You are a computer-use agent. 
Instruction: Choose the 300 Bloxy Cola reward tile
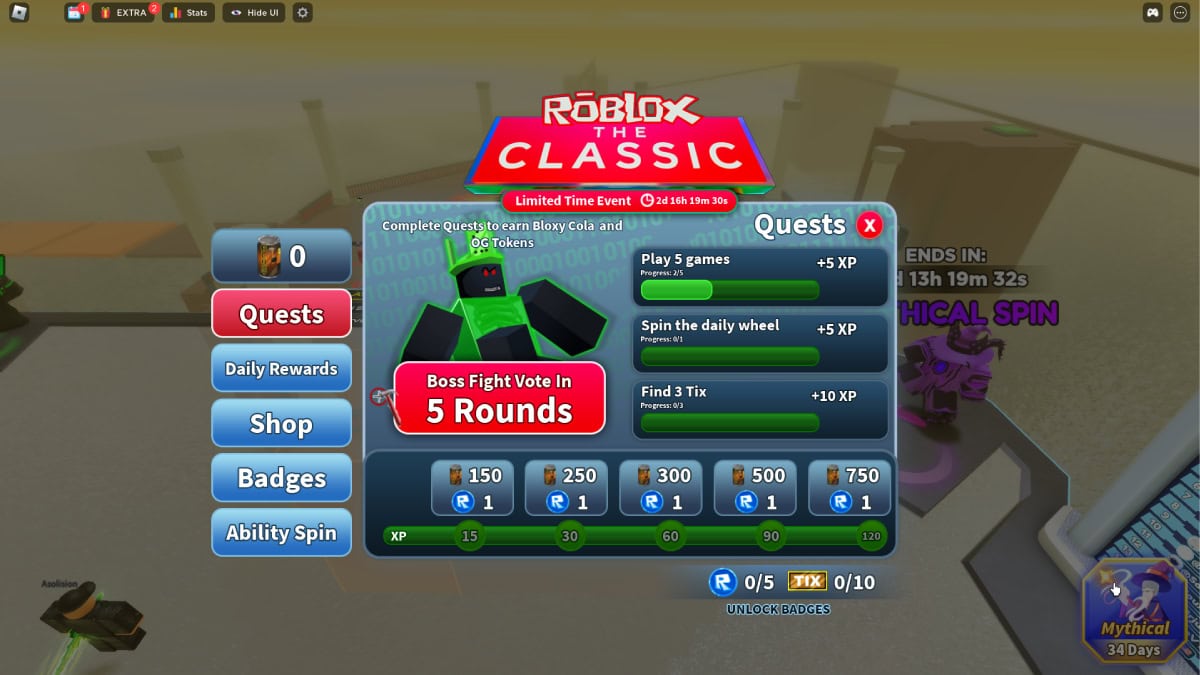click(x=661, y=488)
